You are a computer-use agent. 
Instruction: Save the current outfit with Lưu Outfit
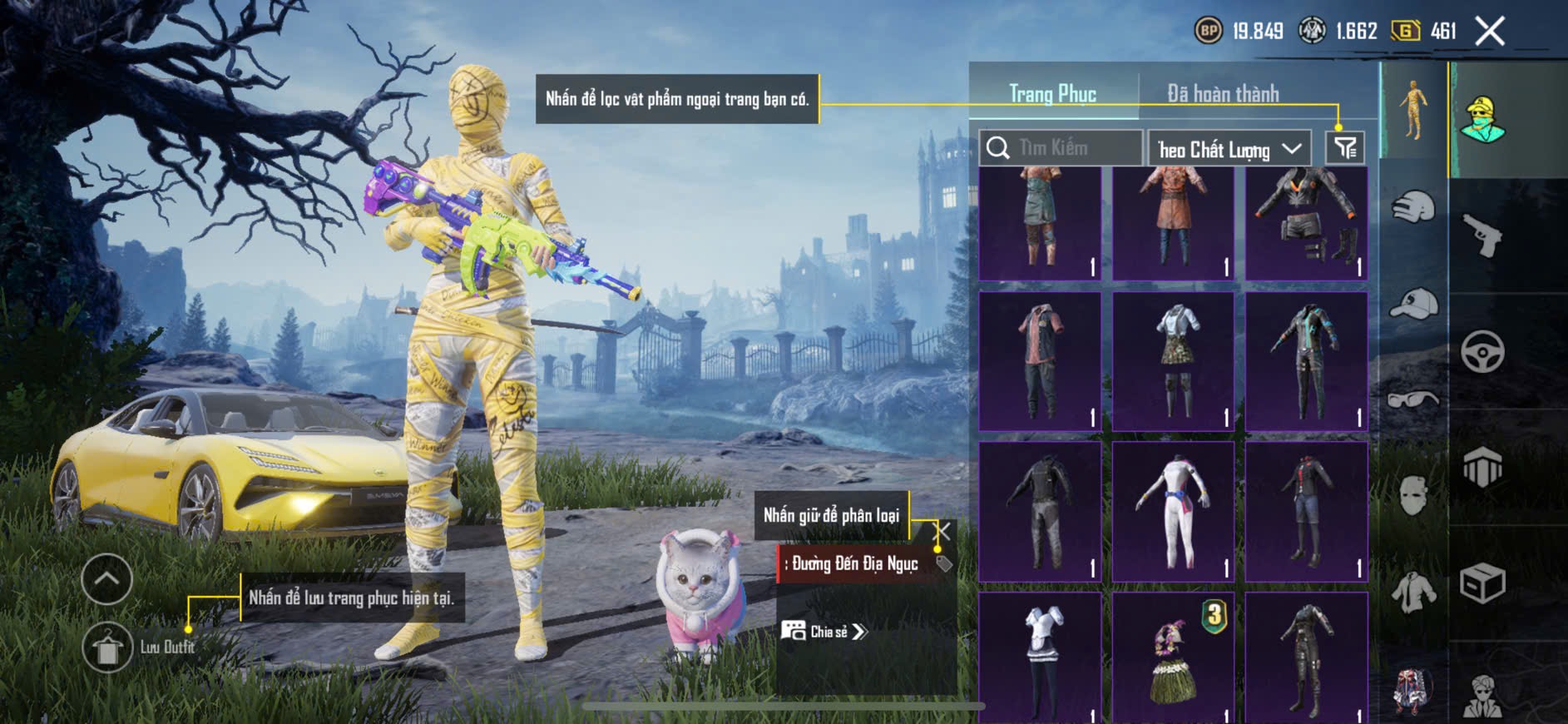[107, 647]
